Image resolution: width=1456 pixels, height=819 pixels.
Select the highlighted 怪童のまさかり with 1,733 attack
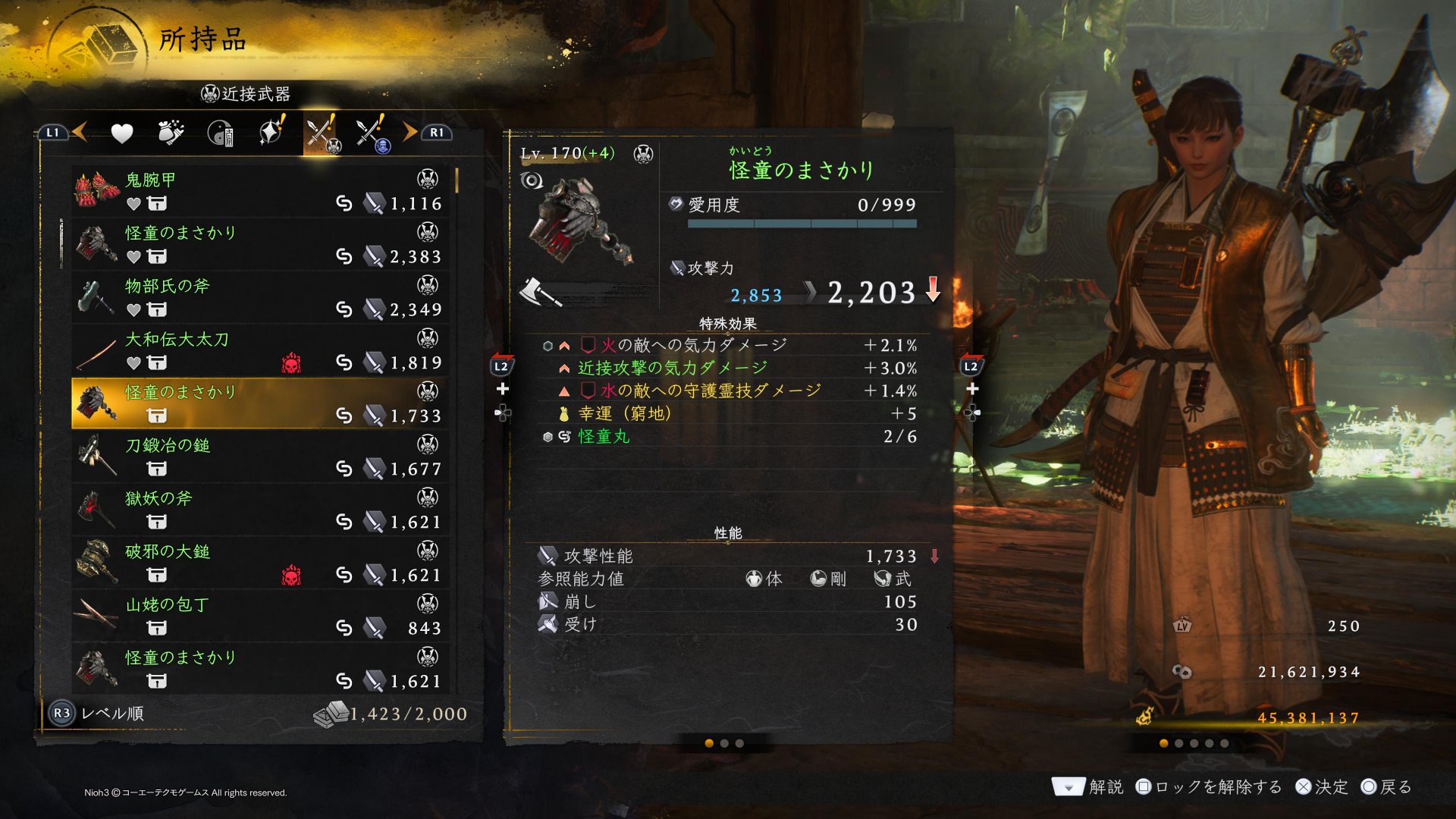pyautogui.click(x=258, y=403)
